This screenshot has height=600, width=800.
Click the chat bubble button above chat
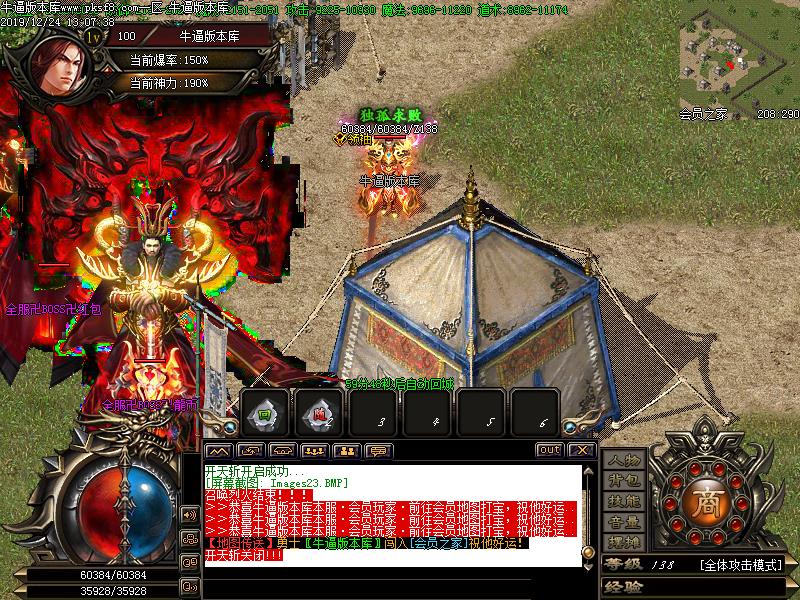point(378,450)
